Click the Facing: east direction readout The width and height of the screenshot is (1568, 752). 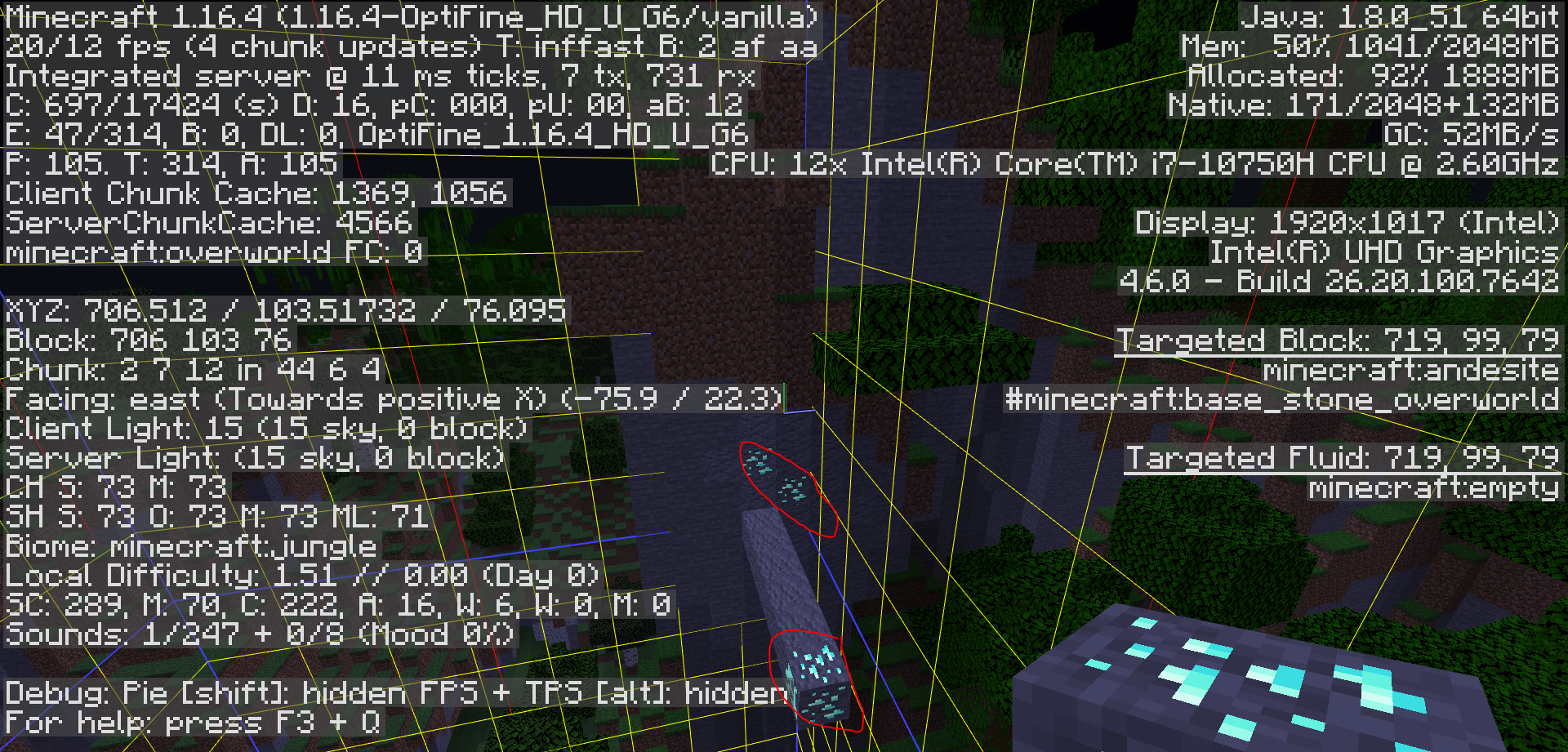click(392, 399)
